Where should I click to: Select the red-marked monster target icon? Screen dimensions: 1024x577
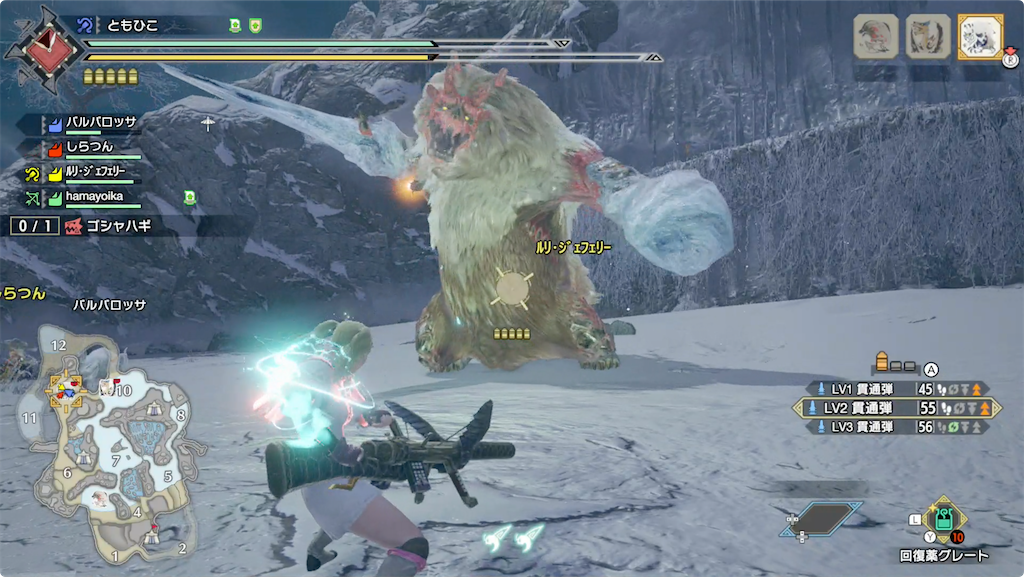[x=875, y=37]
